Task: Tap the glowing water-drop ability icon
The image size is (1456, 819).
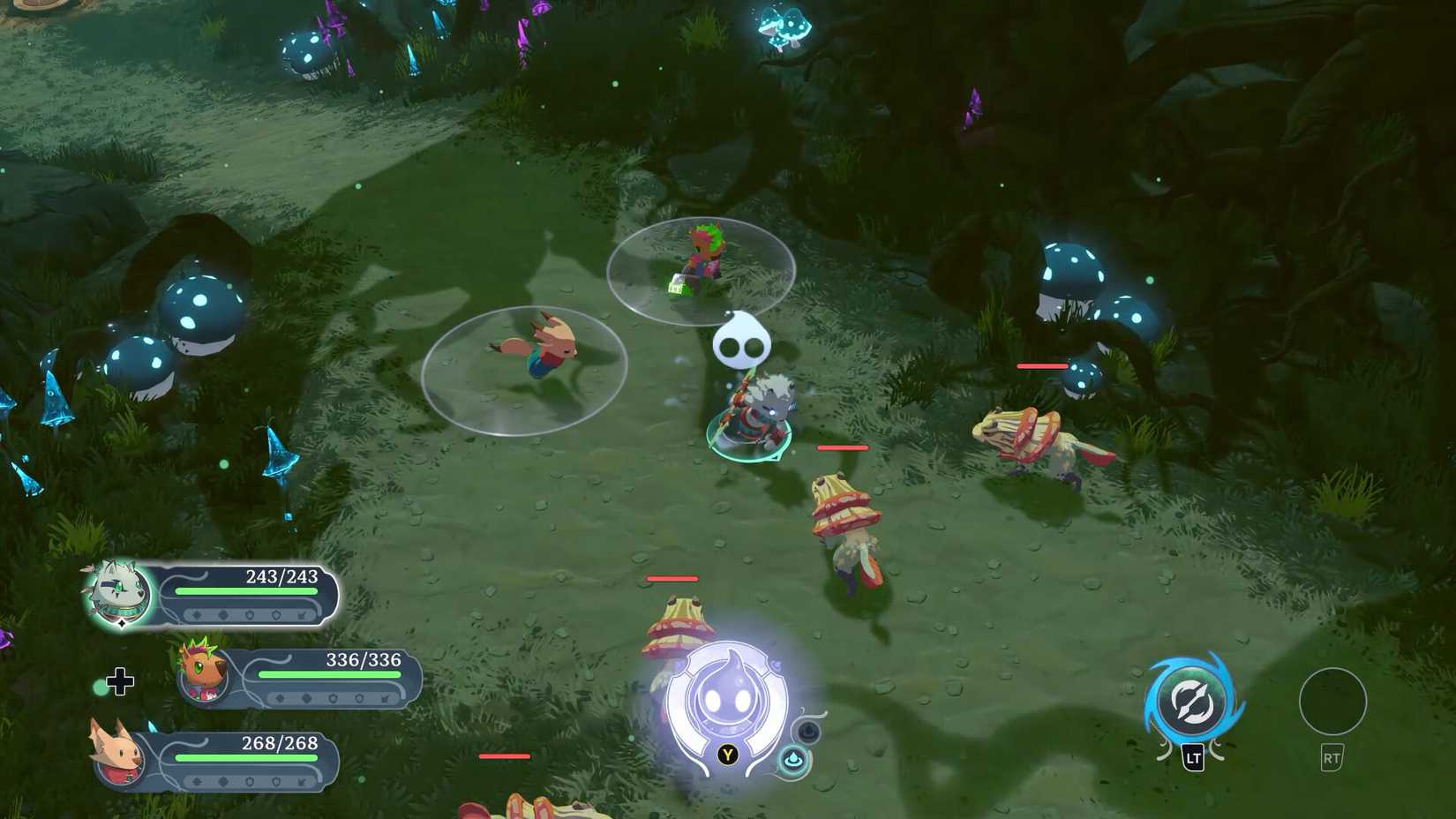Action: 792,756
